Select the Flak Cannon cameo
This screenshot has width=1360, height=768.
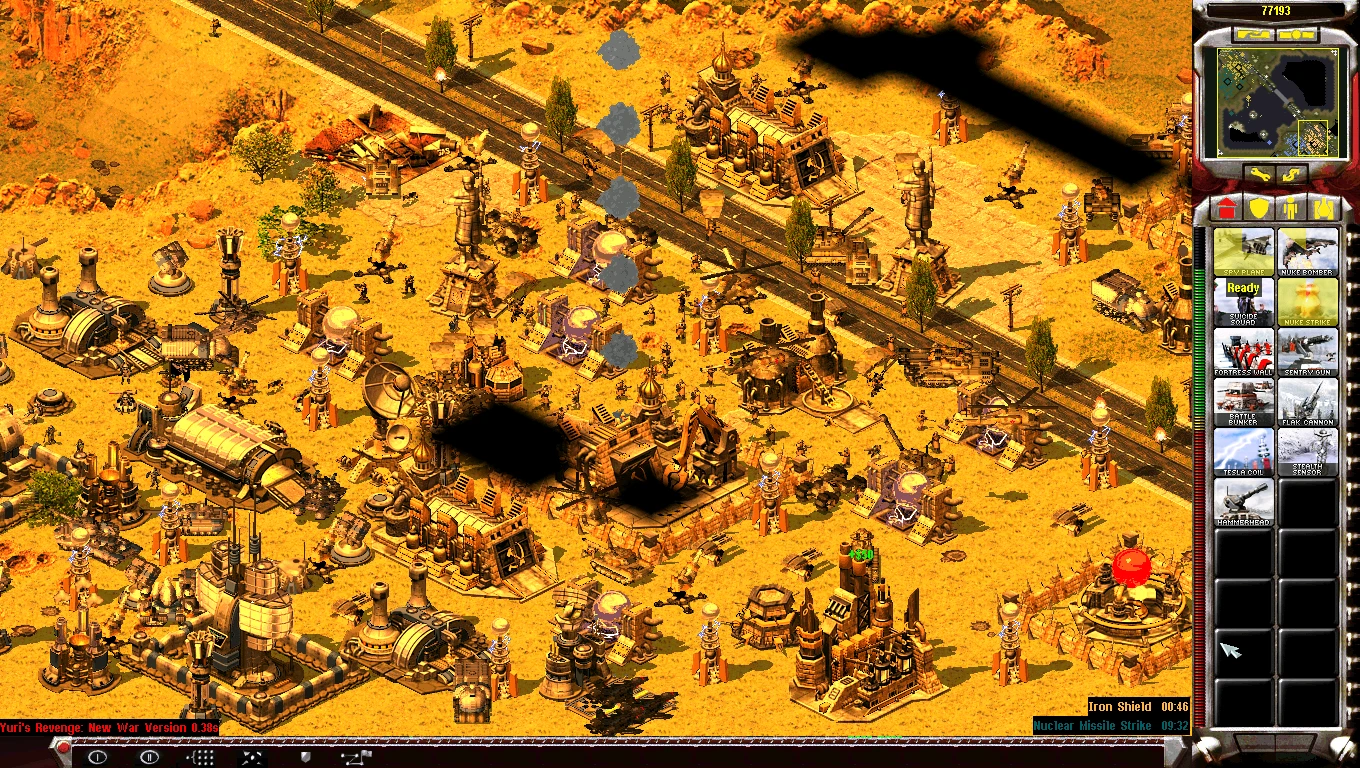click(x=1308, y=401)
